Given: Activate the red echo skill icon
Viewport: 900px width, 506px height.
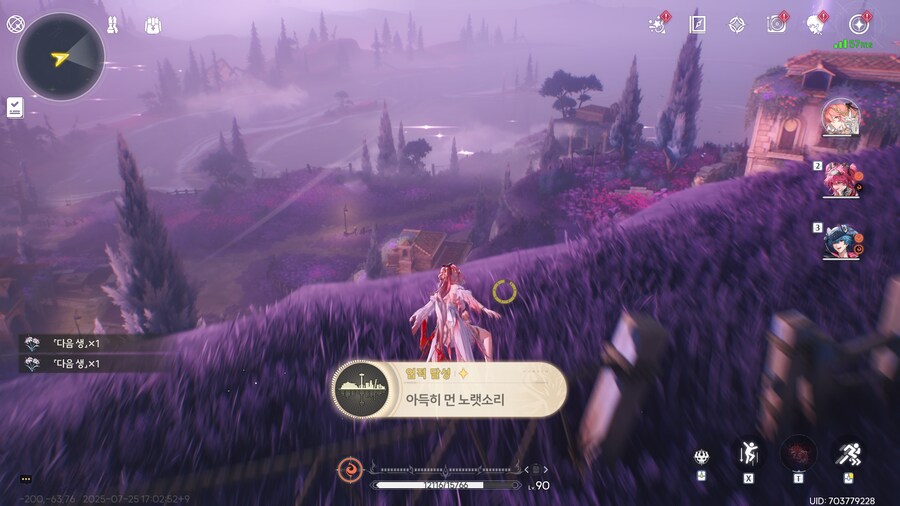Looking at the screenshot, I should pyautogui.click(x=798, y=453).
